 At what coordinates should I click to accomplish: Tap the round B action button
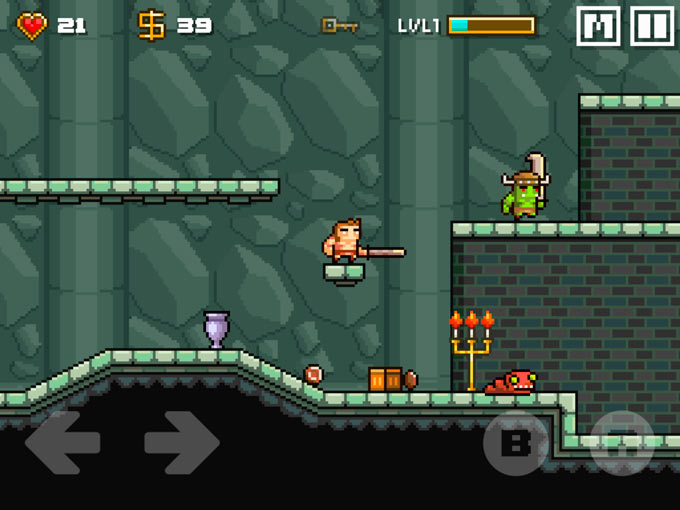click(x=516, y=443)
